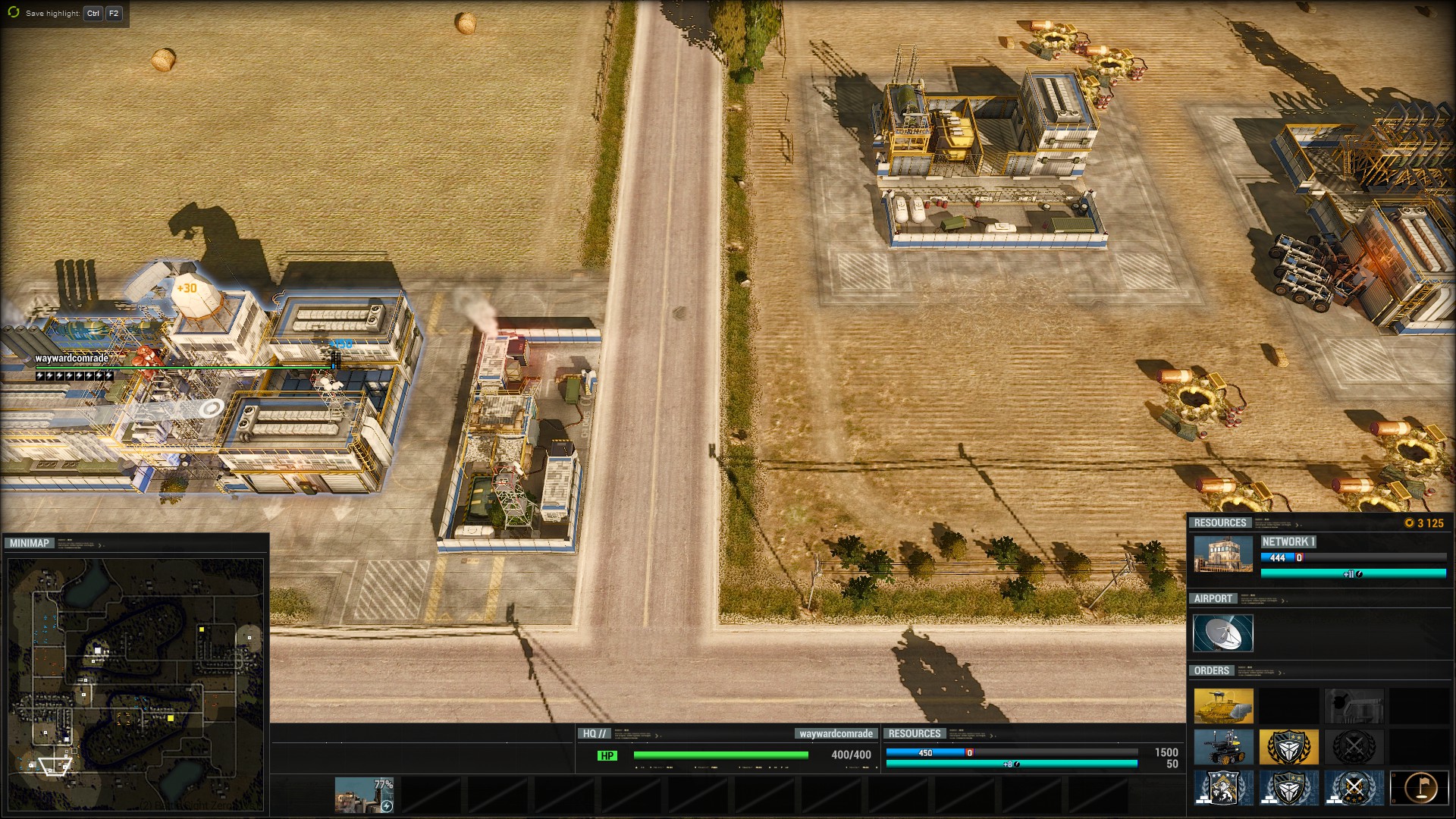The height and width of the screenshot is (819, 1456).
Task: Order the tracked robot drone unit
Action: click(x=1223, y=748)
